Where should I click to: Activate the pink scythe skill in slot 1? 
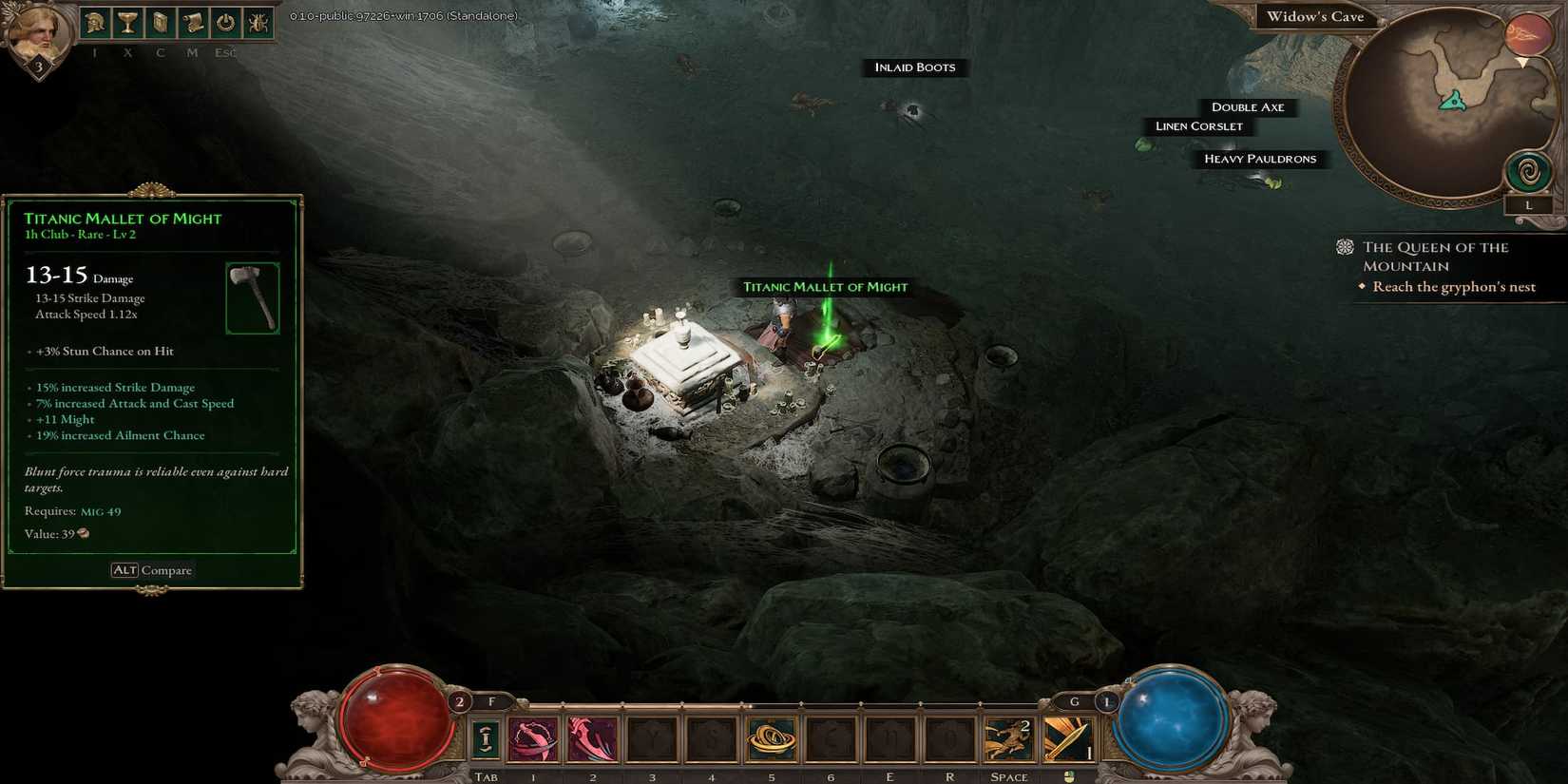click(x=533, y=738)
